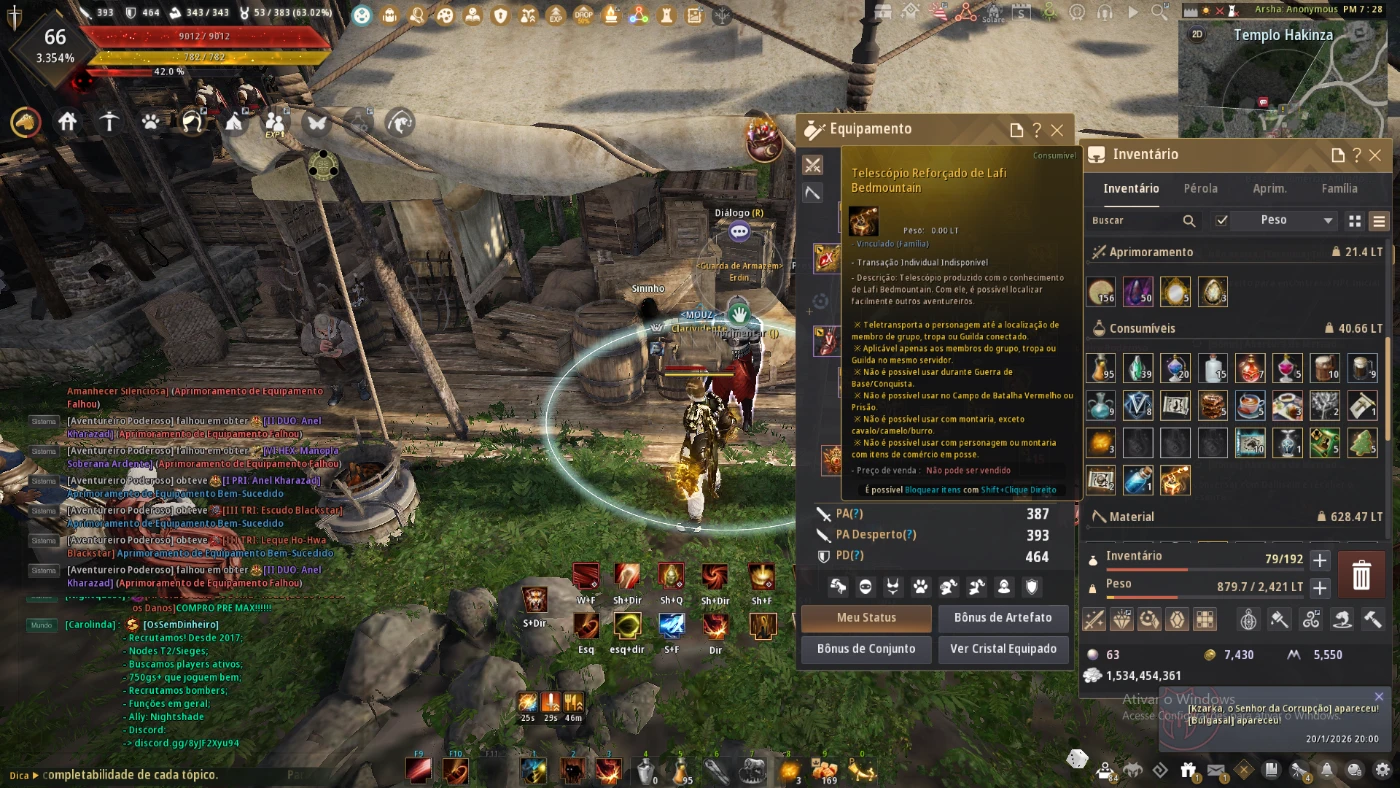
Task: Close the Equipamento window
Action: [1057, 130]
